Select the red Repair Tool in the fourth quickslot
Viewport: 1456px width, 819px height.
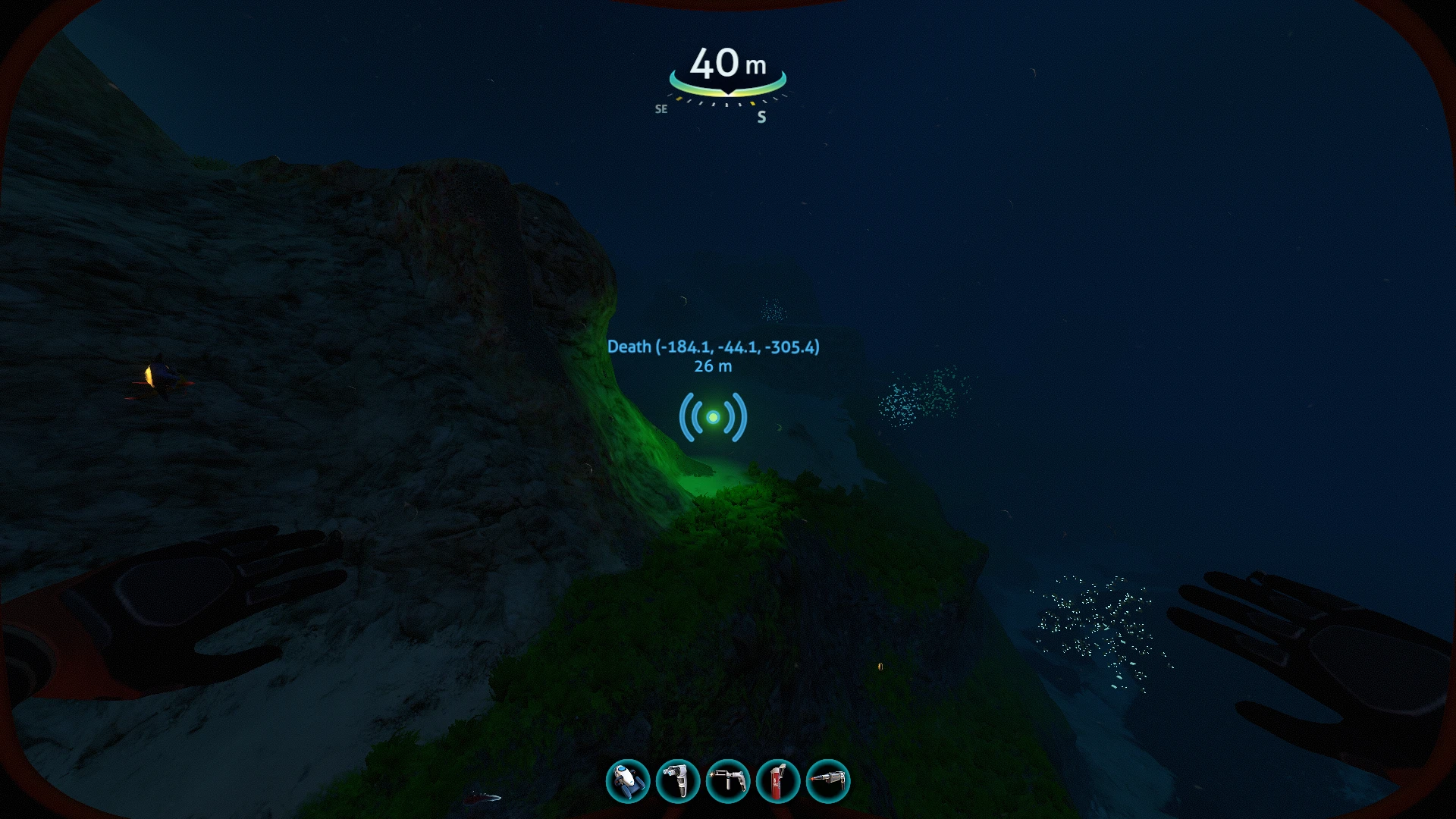point(780,780)
